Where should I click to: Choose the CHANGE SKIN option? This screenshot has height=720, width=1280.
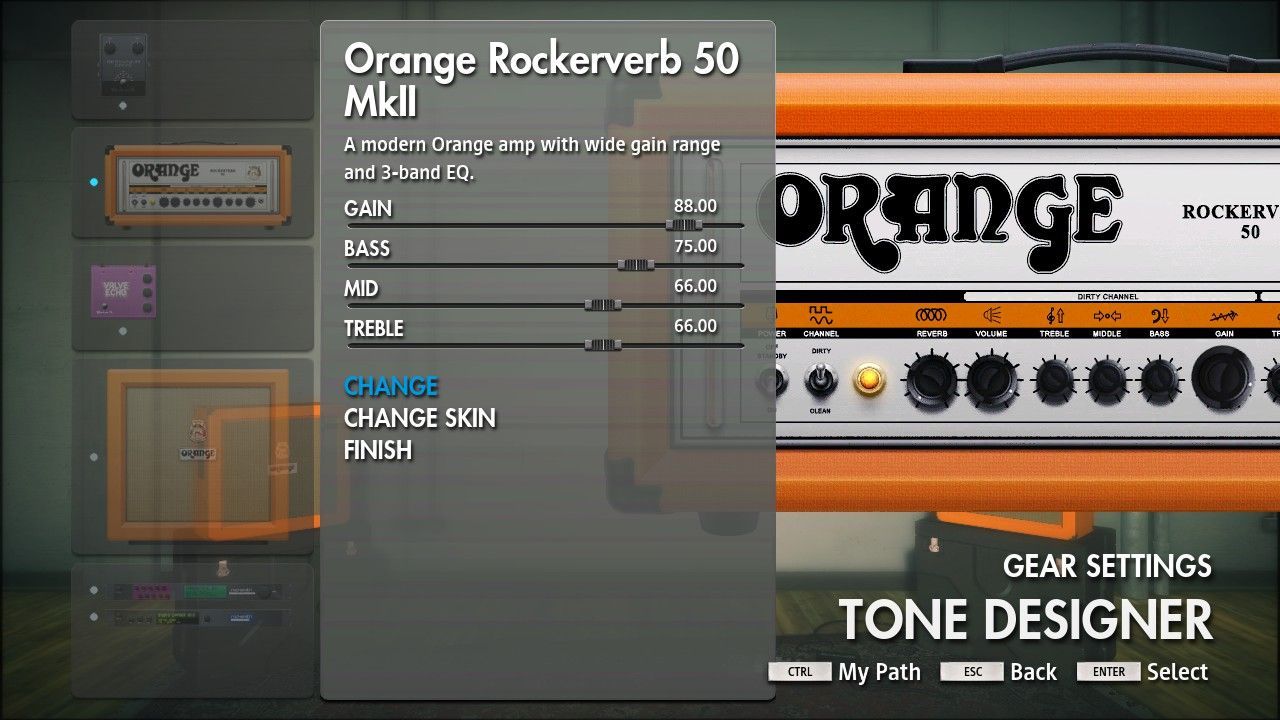pyautogui.click(x=419, y=418)
